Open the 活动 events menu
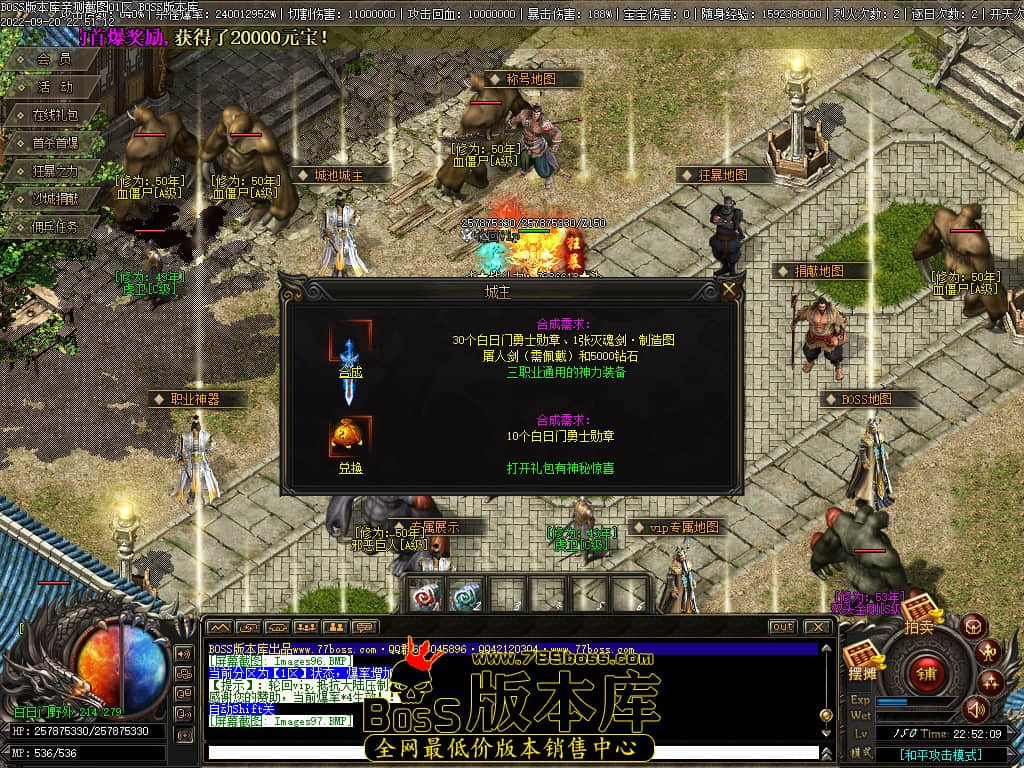This screenshot has width=1024, height=768. pos(54,87)
